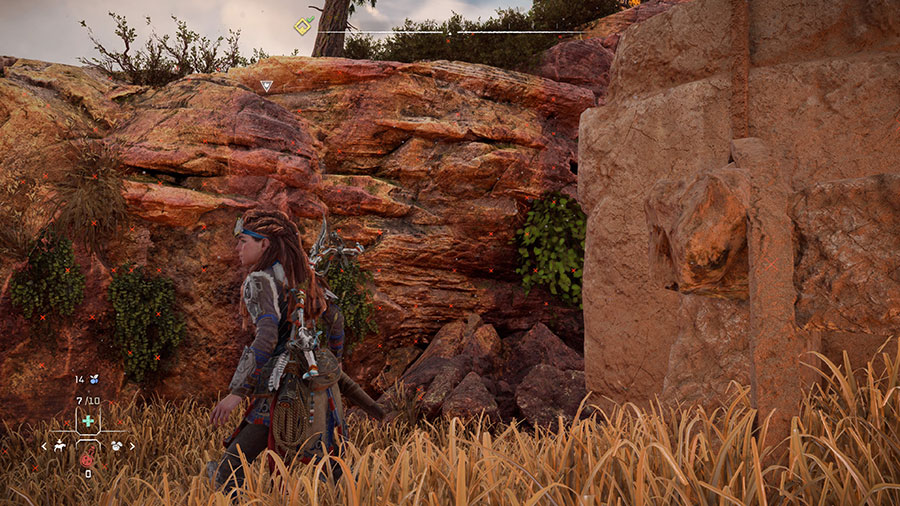Click the left arrow of the tool selector

(44, 446)
